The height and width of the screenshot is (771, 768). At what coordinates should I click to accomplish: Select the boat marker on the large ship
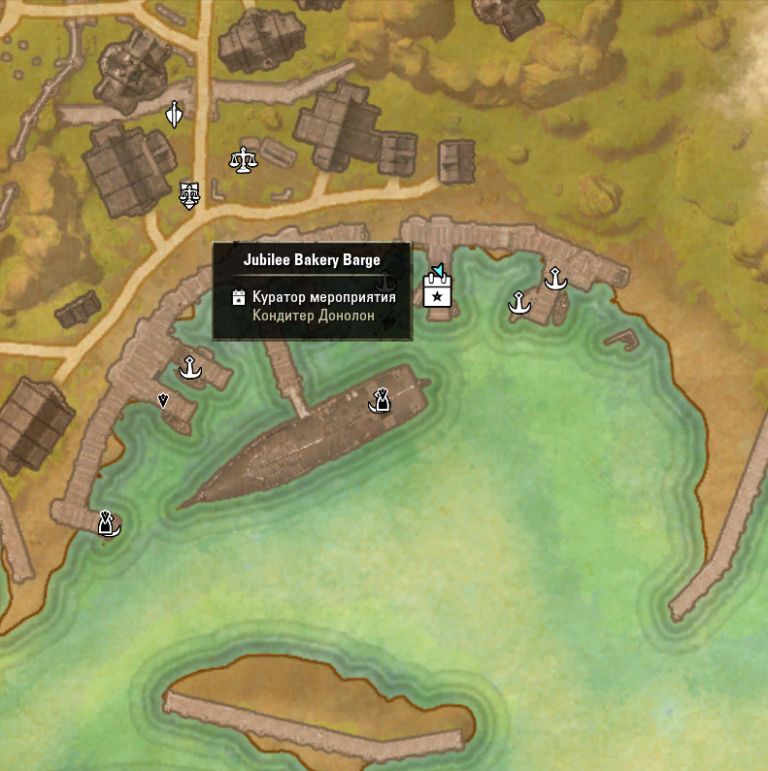(379, 402)
